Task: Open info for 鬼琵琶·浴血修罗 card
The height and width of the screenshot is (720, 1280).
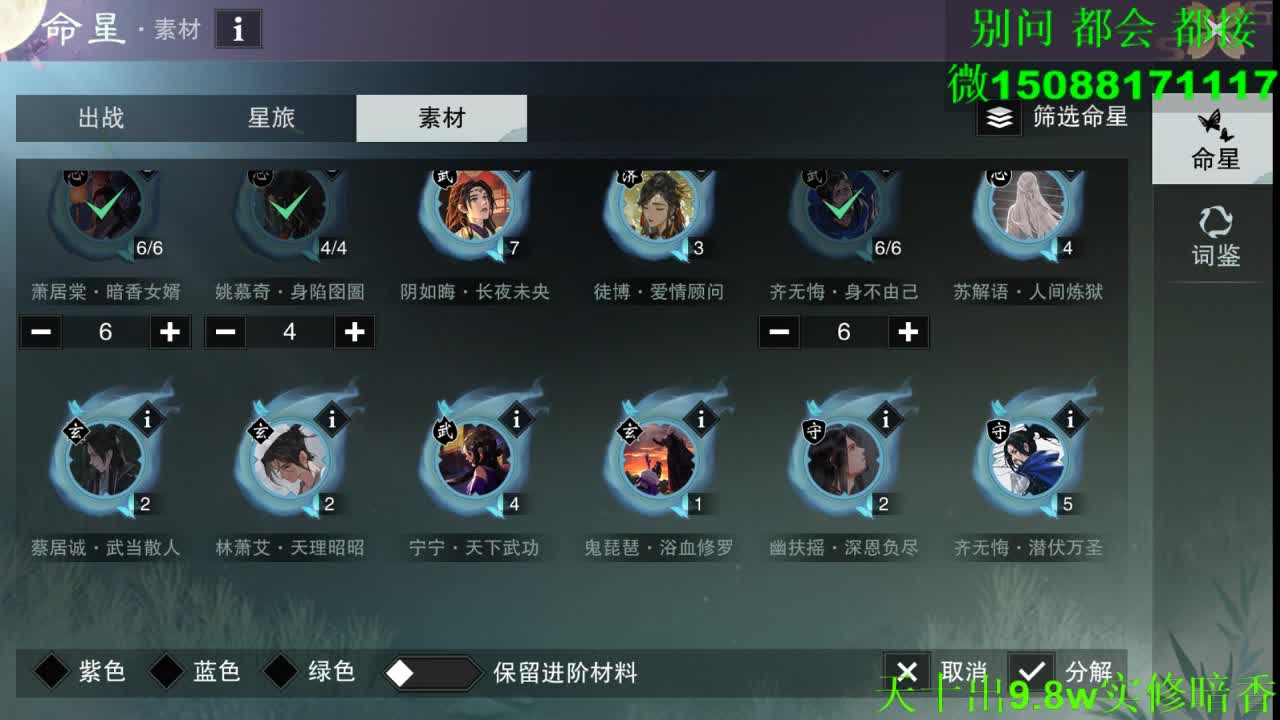Action: coord(700,420)
